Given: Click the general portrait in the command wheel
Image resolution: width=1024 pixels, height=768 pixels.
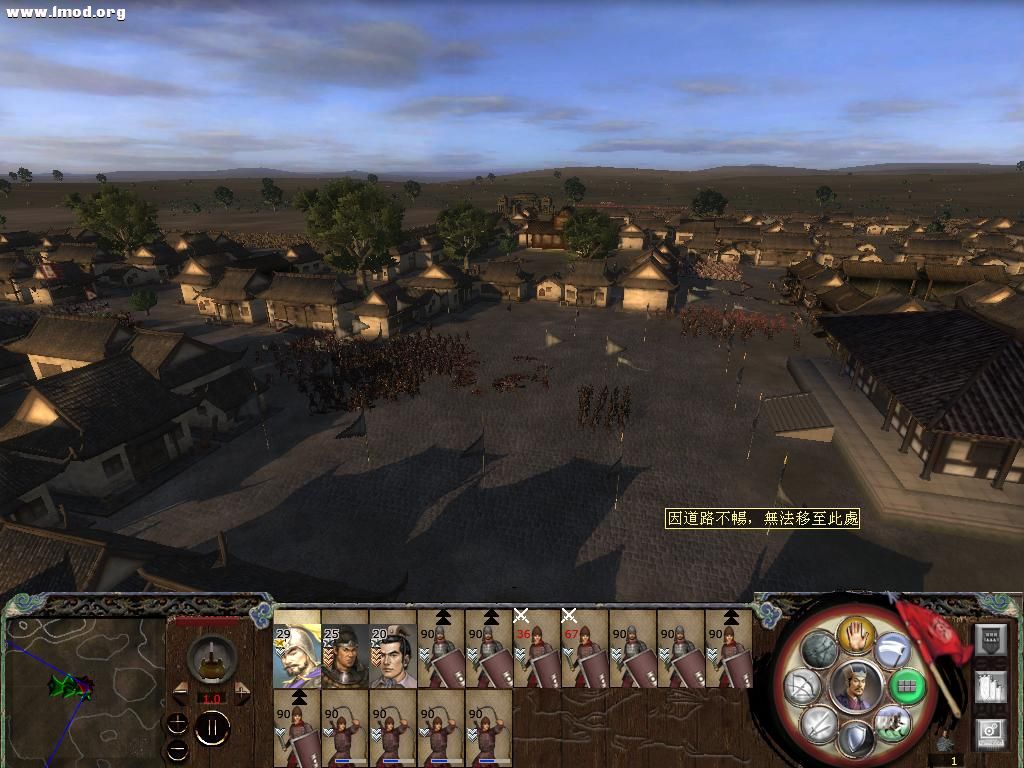Looking at the screenshot, I should (x=856, y=685).
